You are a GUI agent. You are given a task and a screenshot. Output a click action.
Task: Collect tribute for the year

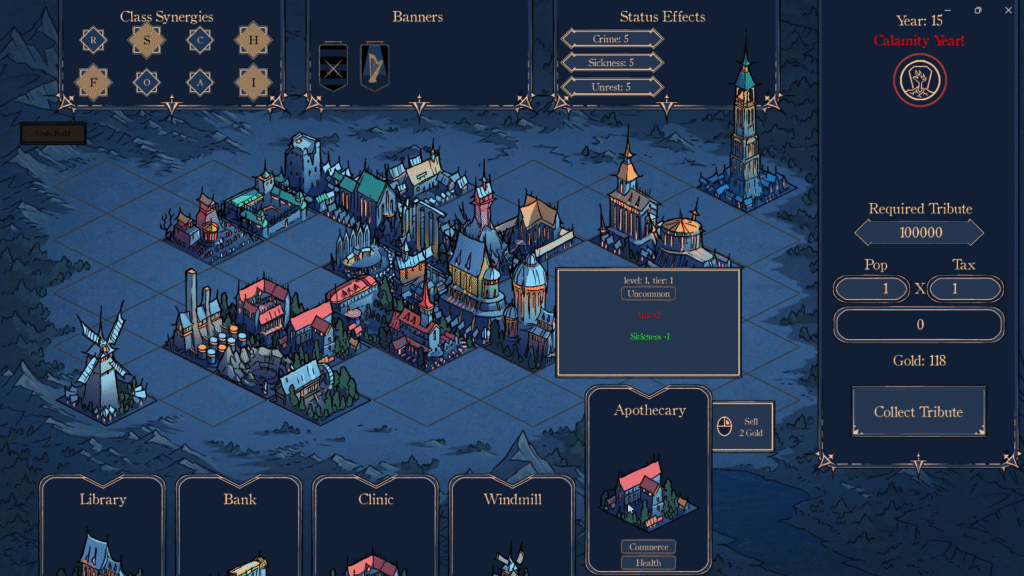point(918,412)
